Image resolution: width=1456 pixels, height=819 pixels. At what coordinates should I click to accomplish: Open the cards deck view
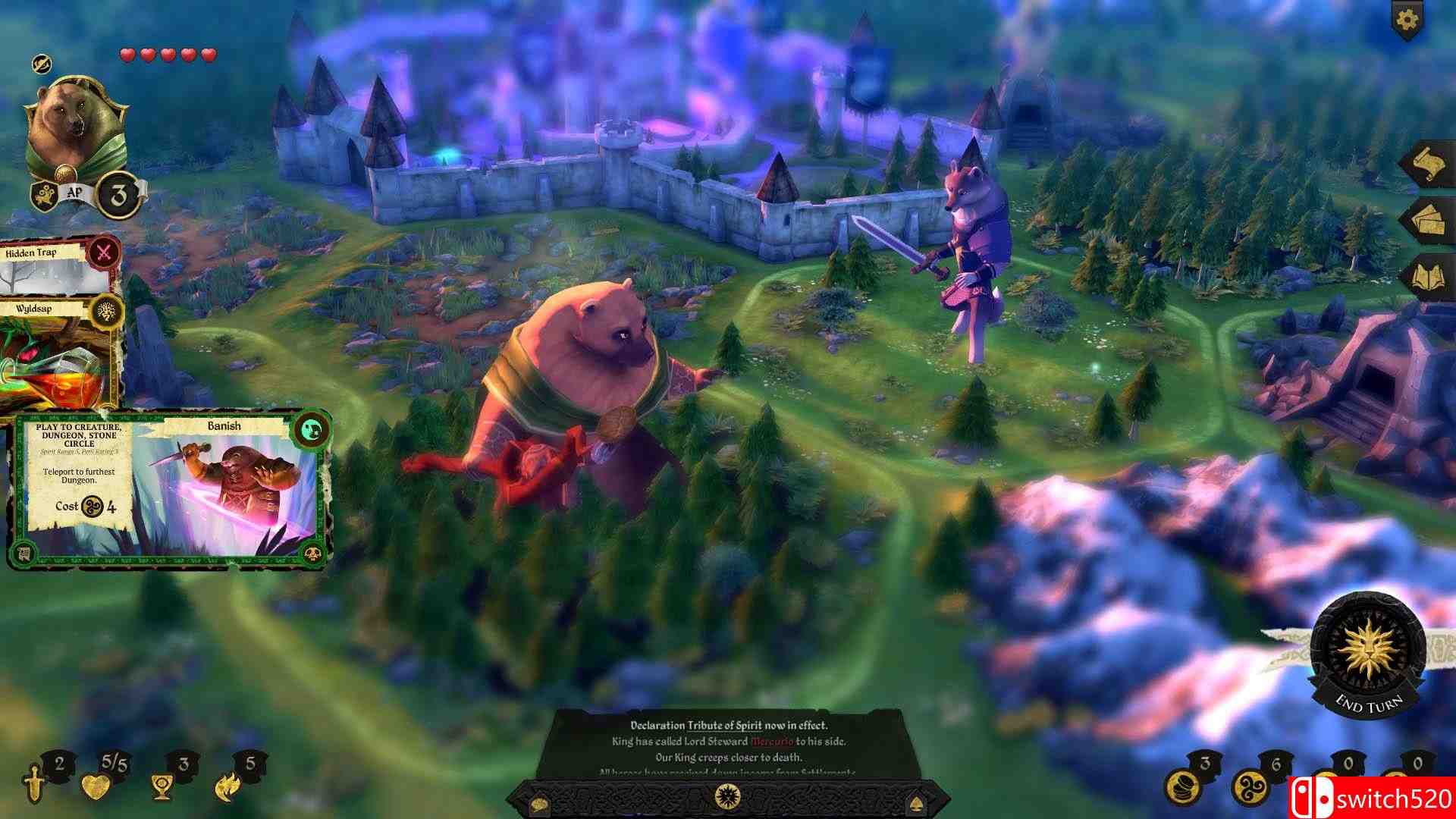1429,219
